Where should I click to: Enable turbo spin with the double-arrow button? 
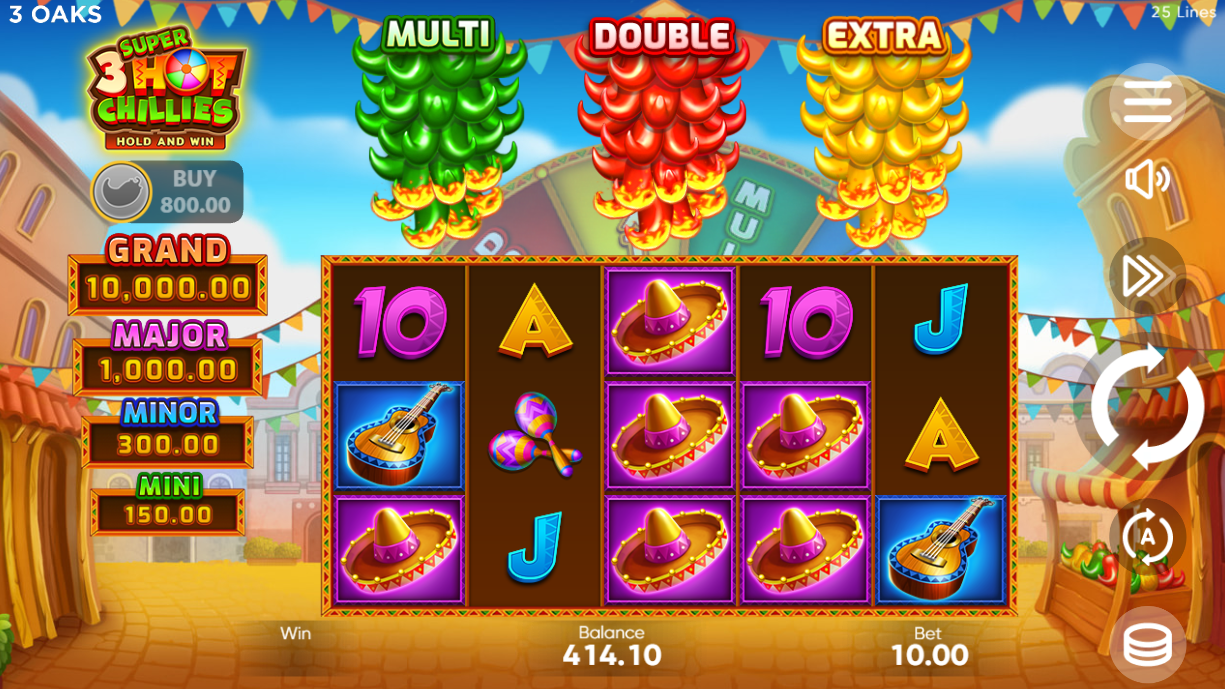click(x=1147, y=276)
